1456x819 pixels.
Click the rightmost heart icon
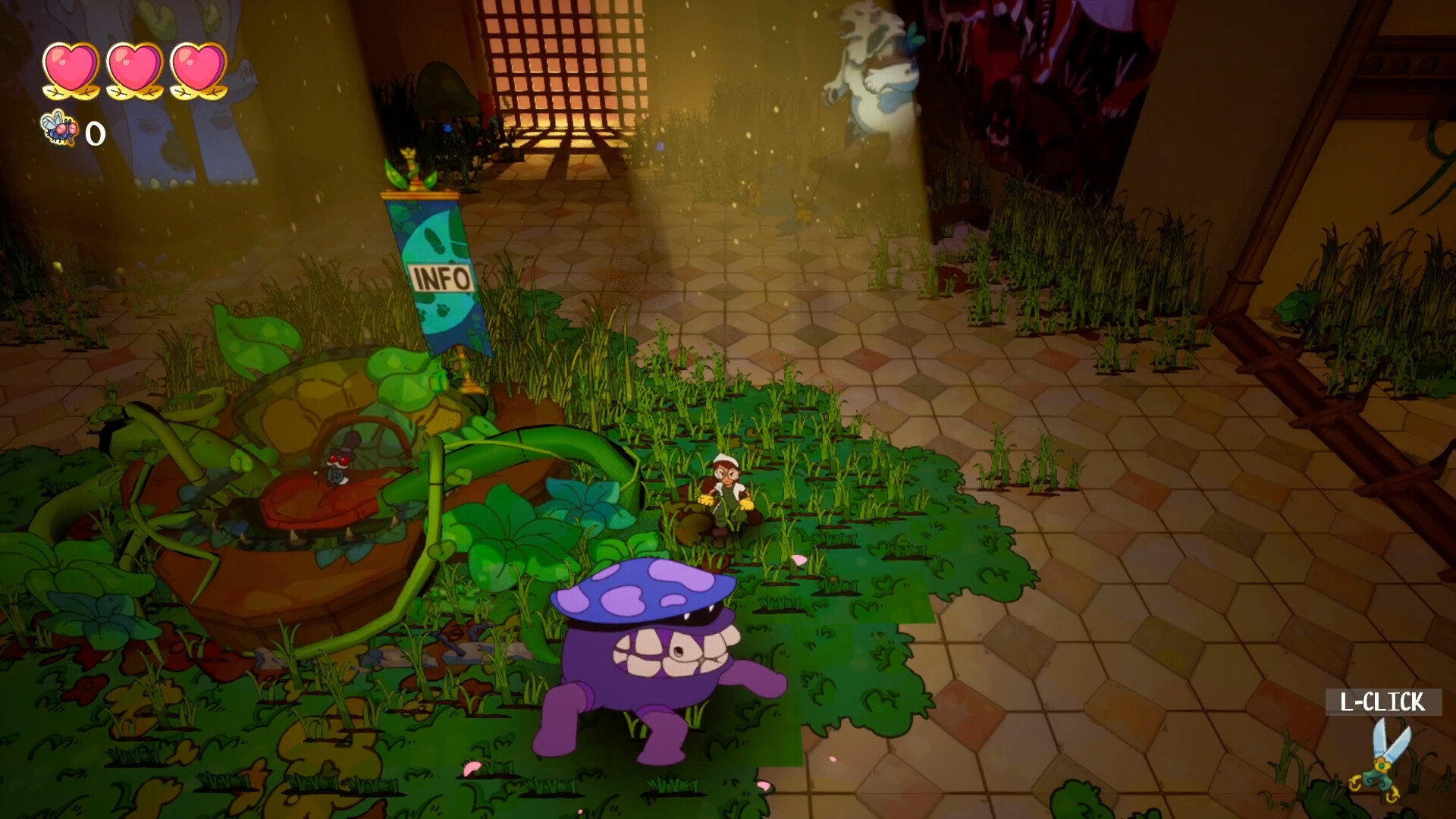(x=196, y=68)
